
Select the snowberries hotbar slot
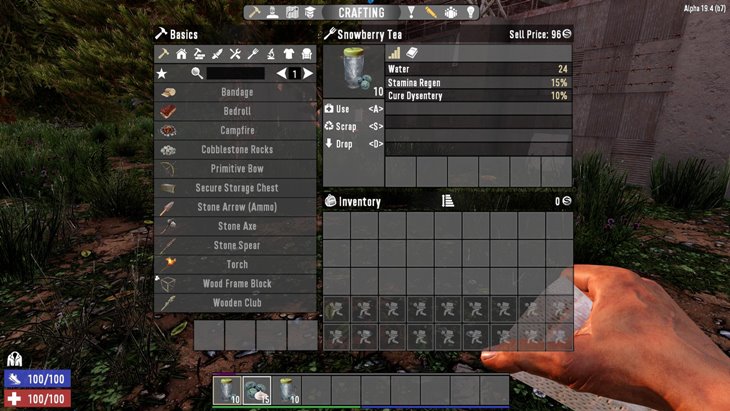point(257,390)
